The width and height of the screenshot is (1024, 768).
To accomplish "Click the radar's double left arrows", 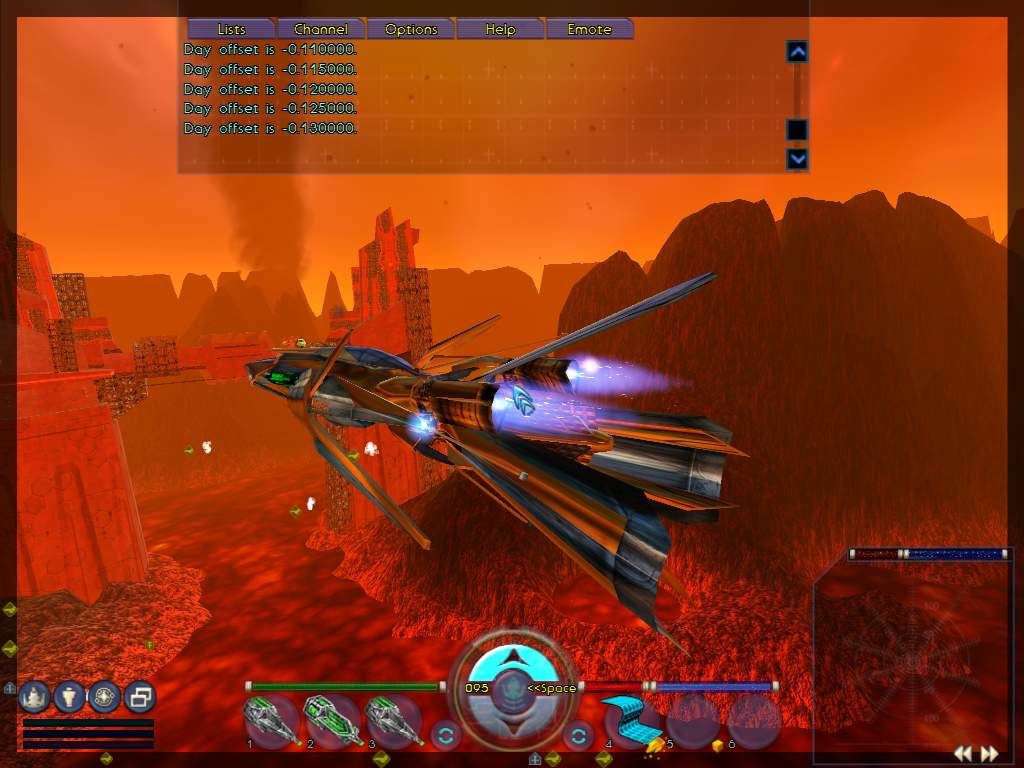I will click(x=962, y=753).
